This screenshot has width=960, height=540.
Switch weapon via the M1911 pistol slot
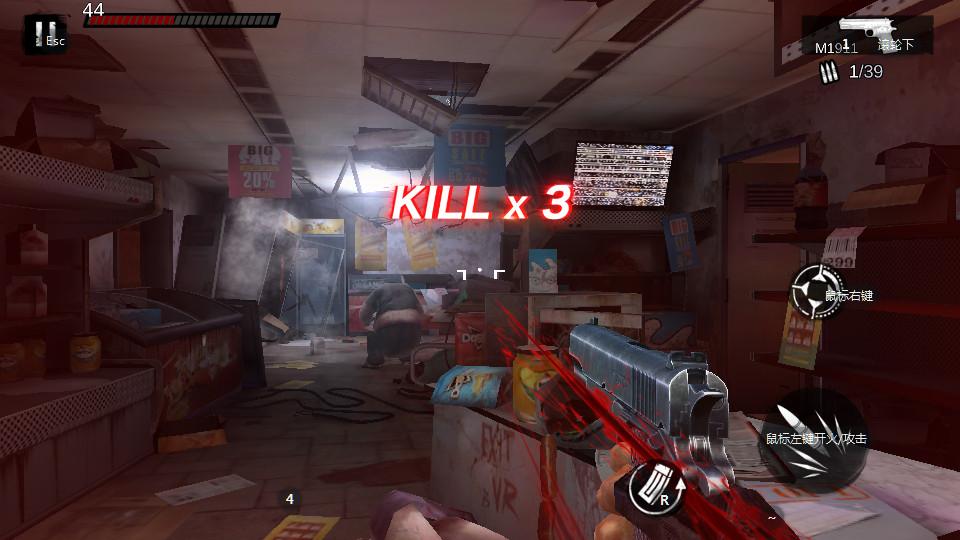click(865, 35)
